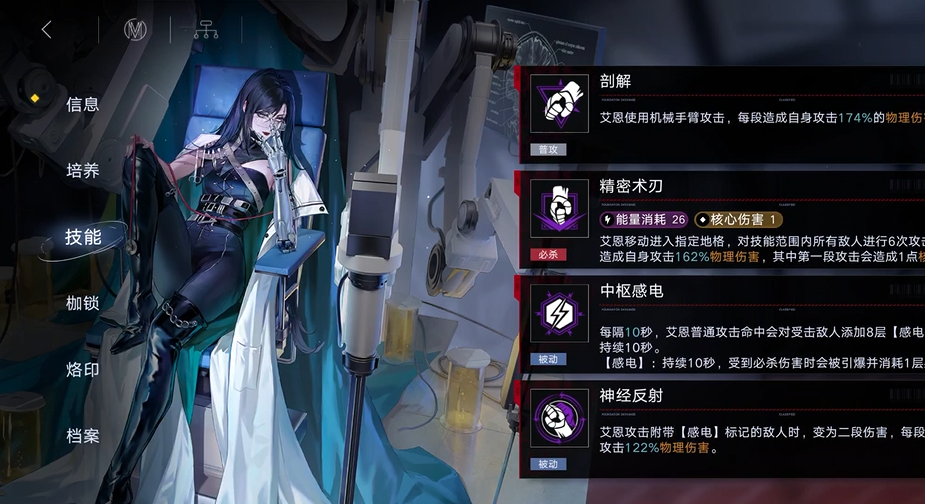Switch to the 培养 tab
The height and width of the screenshot is (504, 925).
(x=83, y=171)
